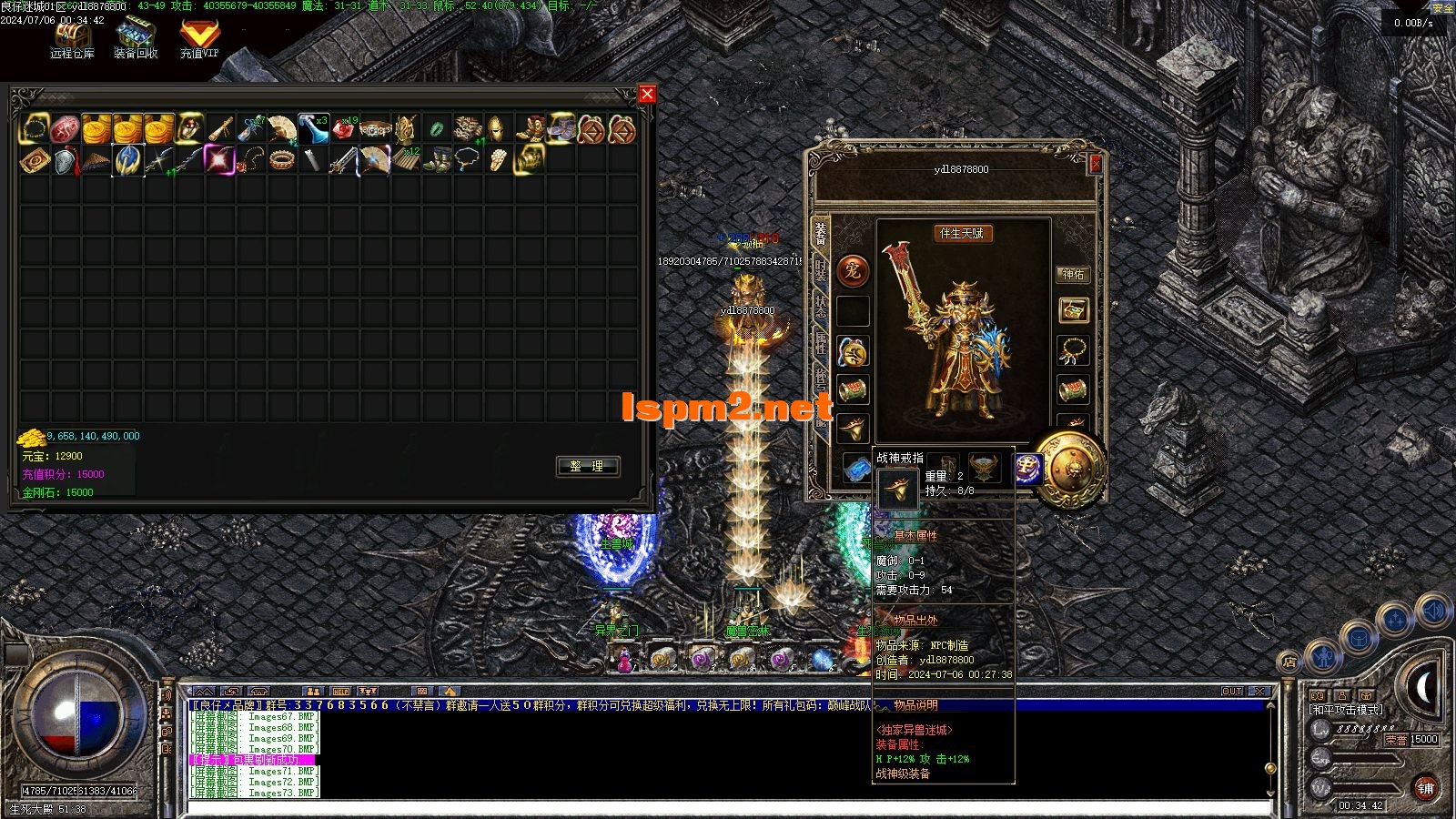Click the 神佑 blessing button
1456x819 pixels.
1074,274
